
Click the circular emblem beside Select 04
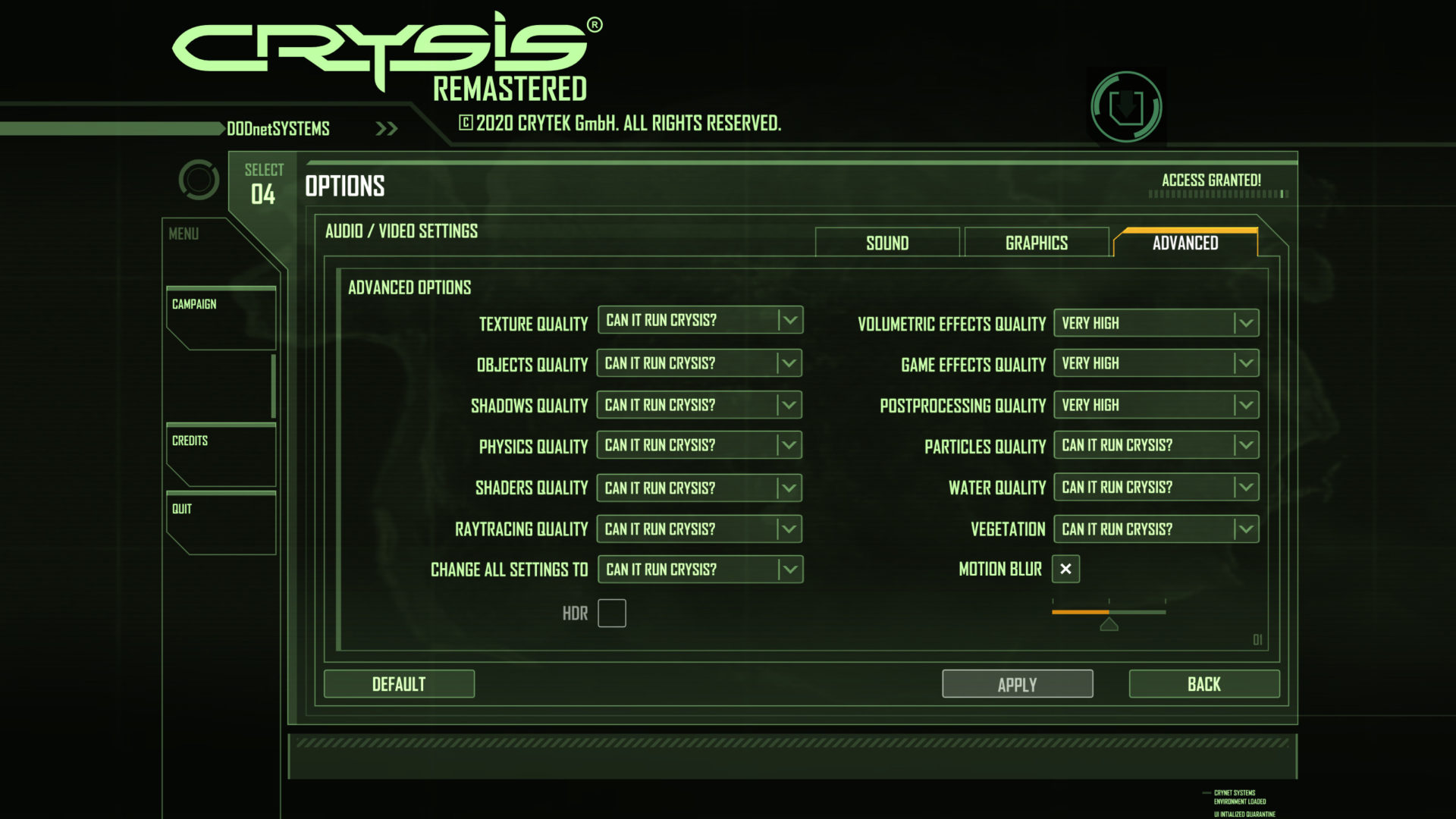click(x=199, y=180)
